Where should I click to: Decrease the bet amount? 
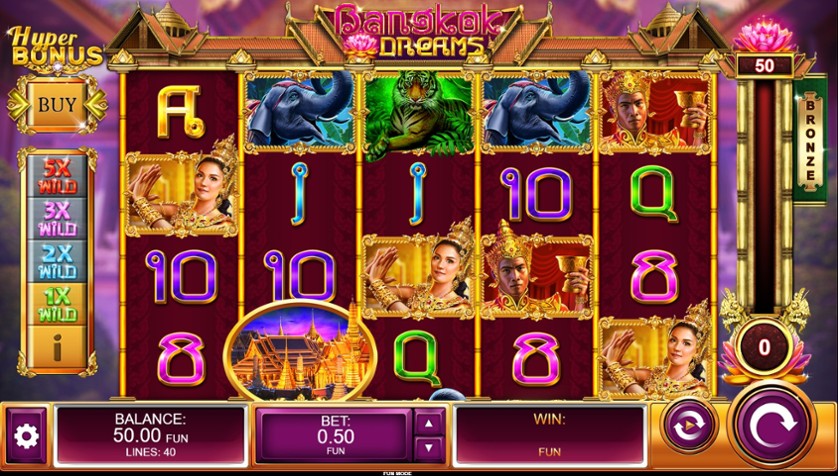(x=428, y=447)
